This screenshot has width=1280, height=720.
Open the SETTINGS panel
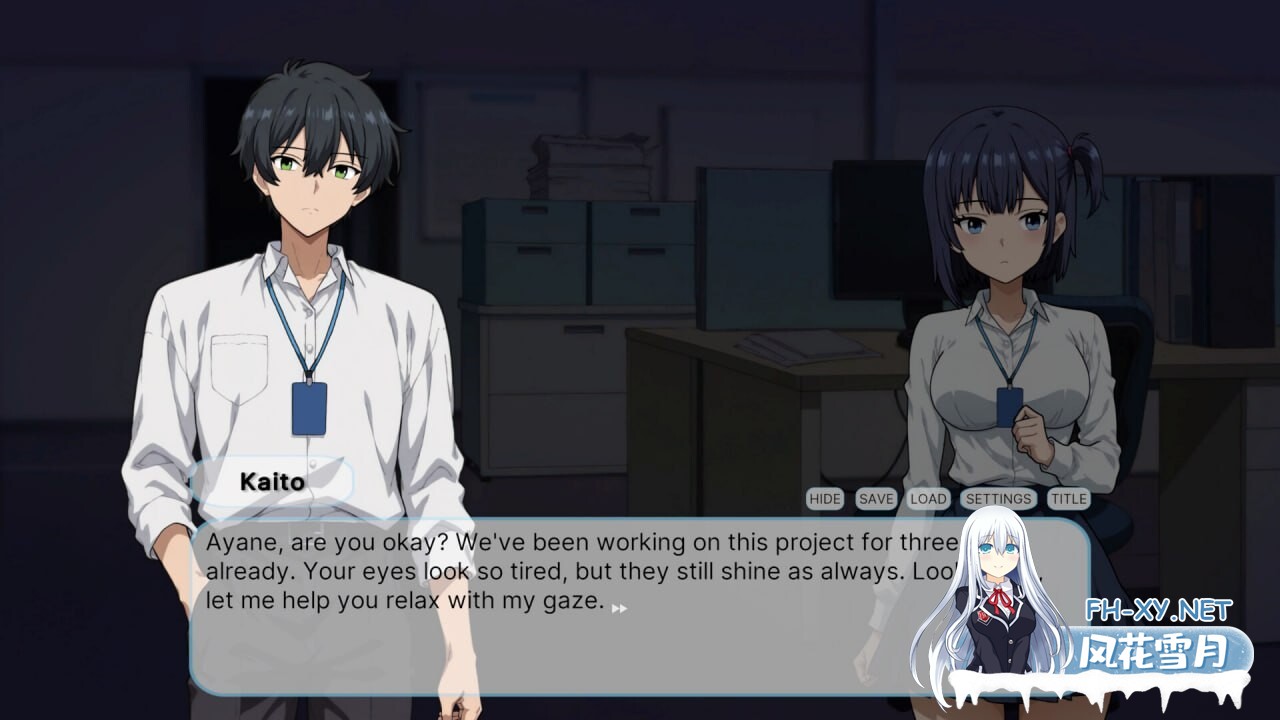[997, 499]
